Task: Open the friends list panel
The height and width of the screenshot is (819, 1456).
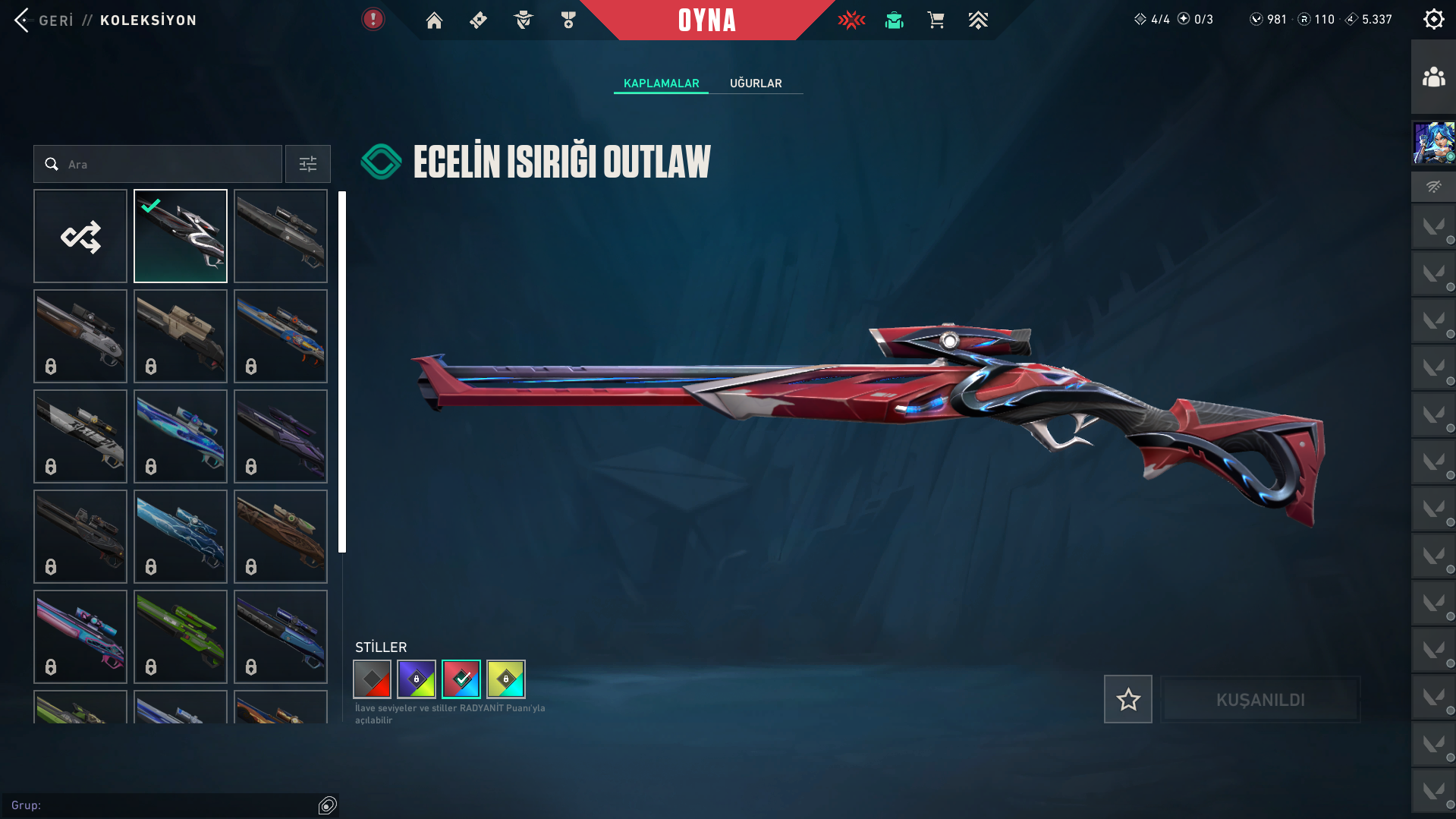Action: (1433, 77)
